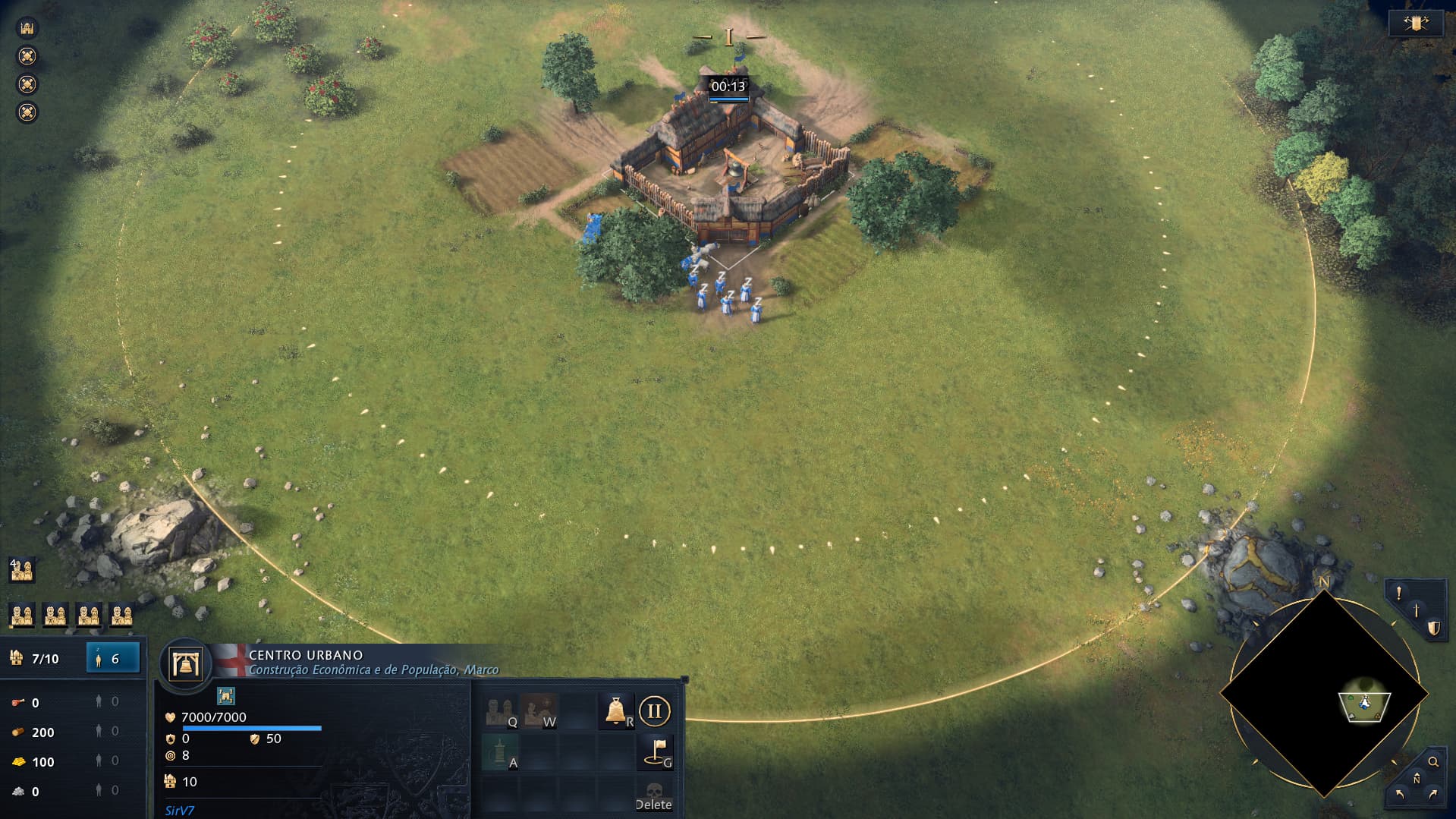Click the magnifying glass minimap button
Viewport: 1456px width, 819px height.
pyautogui.click(x=1433, y=762)
